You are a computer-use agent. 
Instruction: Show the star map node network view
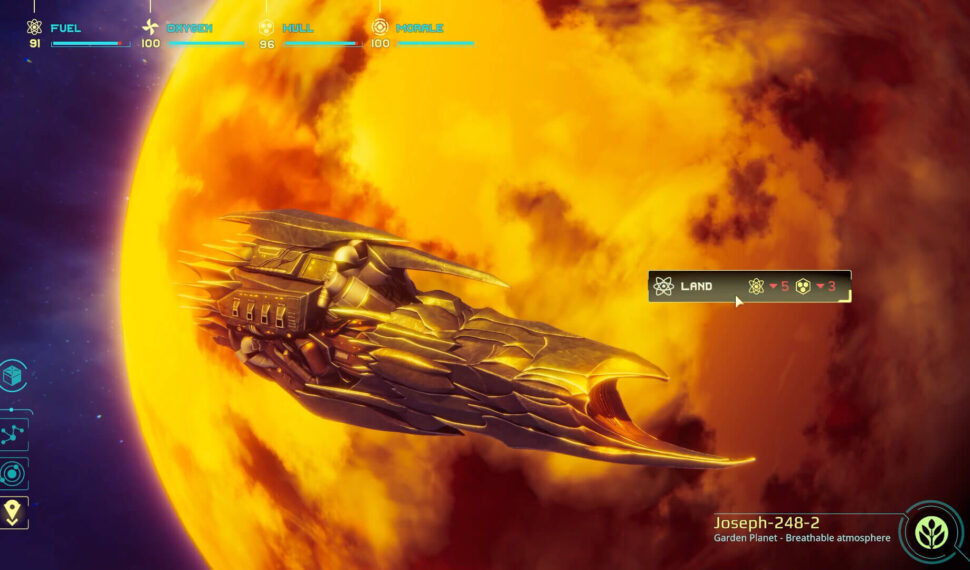coord(14,433)
